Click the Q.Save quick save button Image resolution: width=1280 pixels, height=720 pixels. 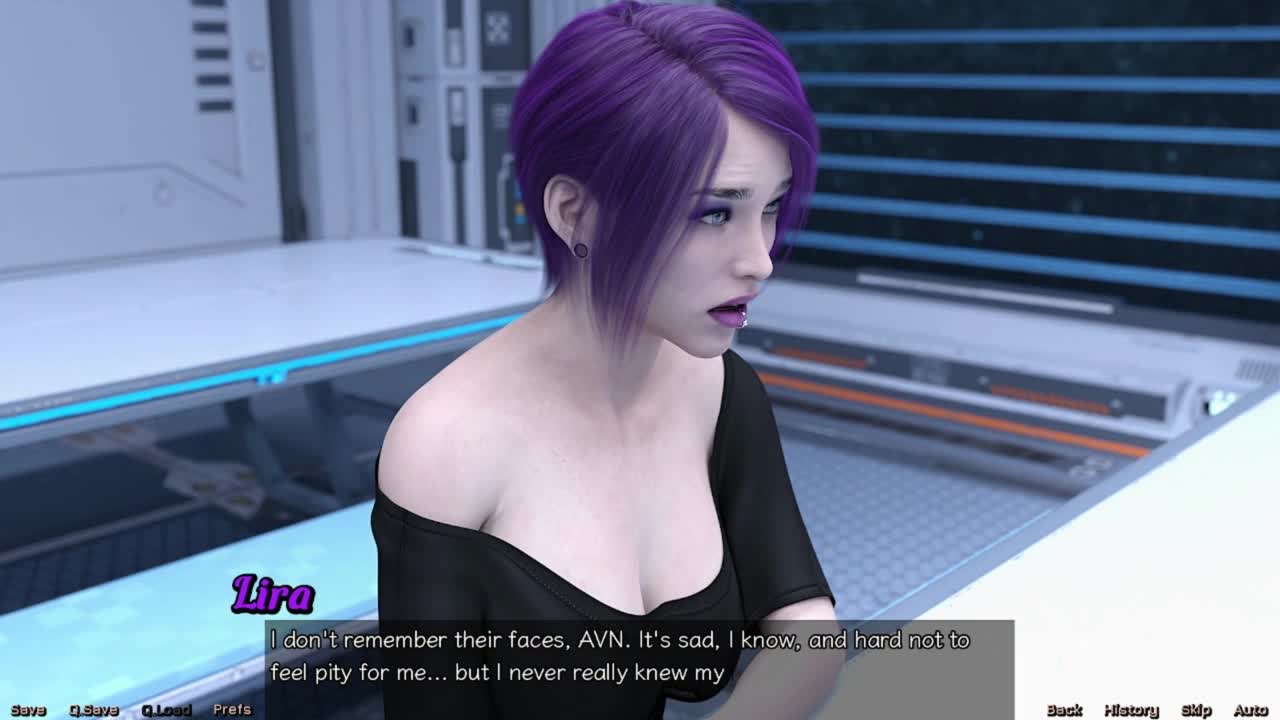pos(93,710)
